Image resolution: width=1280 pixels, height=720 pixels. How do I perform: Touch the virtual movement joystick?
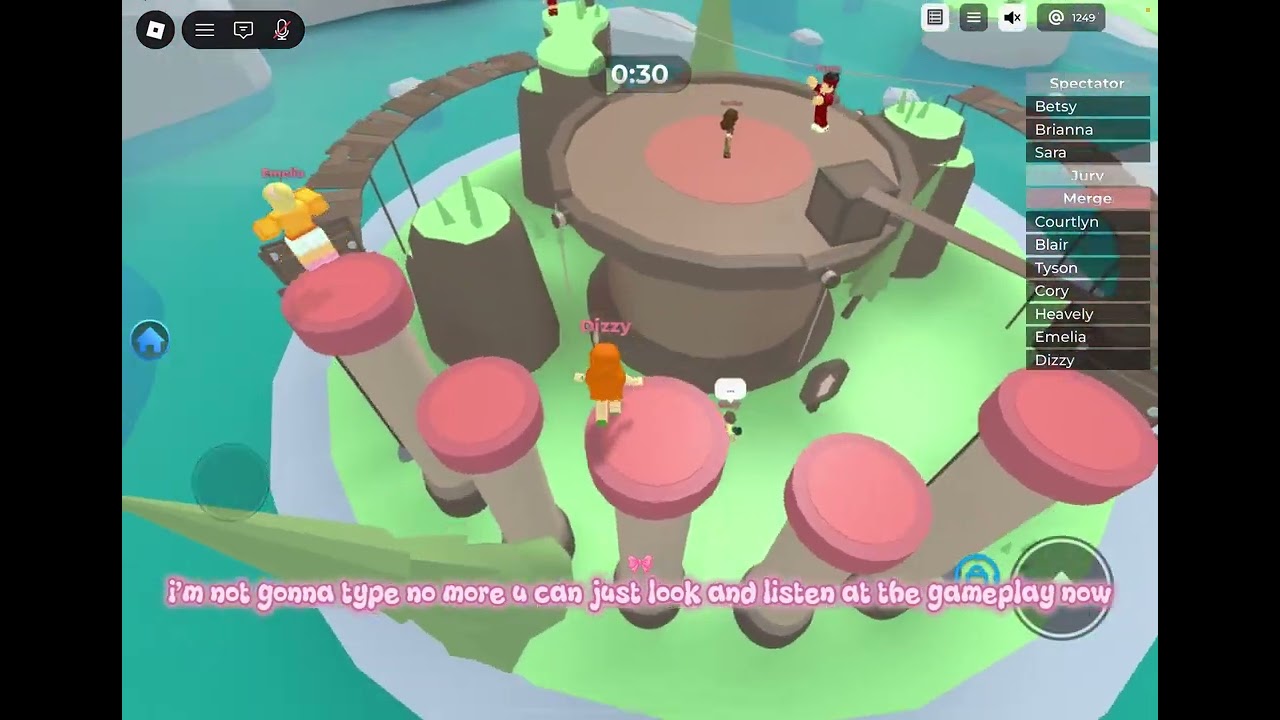click(230, 481)
